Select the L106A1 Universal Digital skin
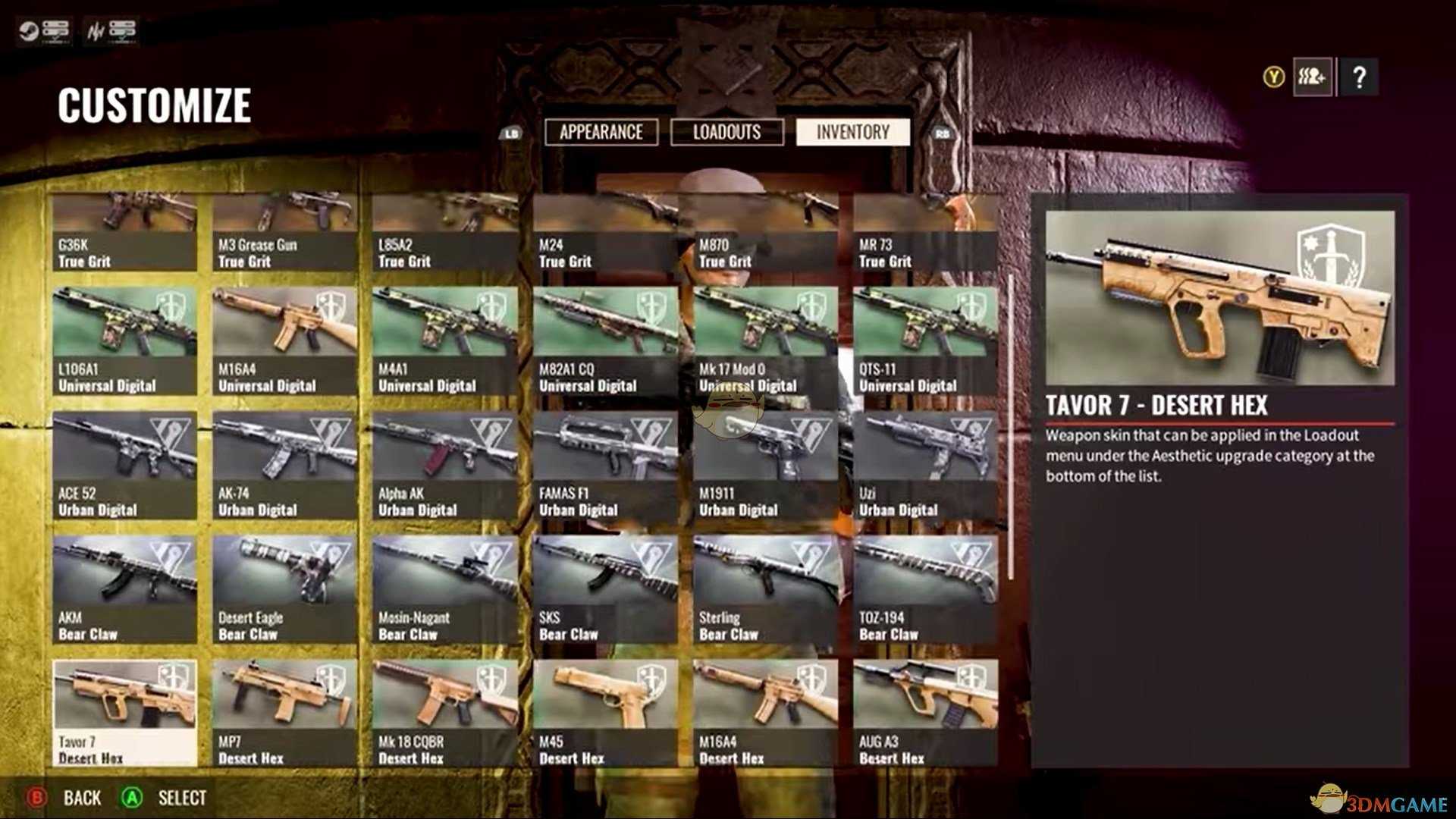This screenshot has height=819, width=1456. (x=124, y=340)
